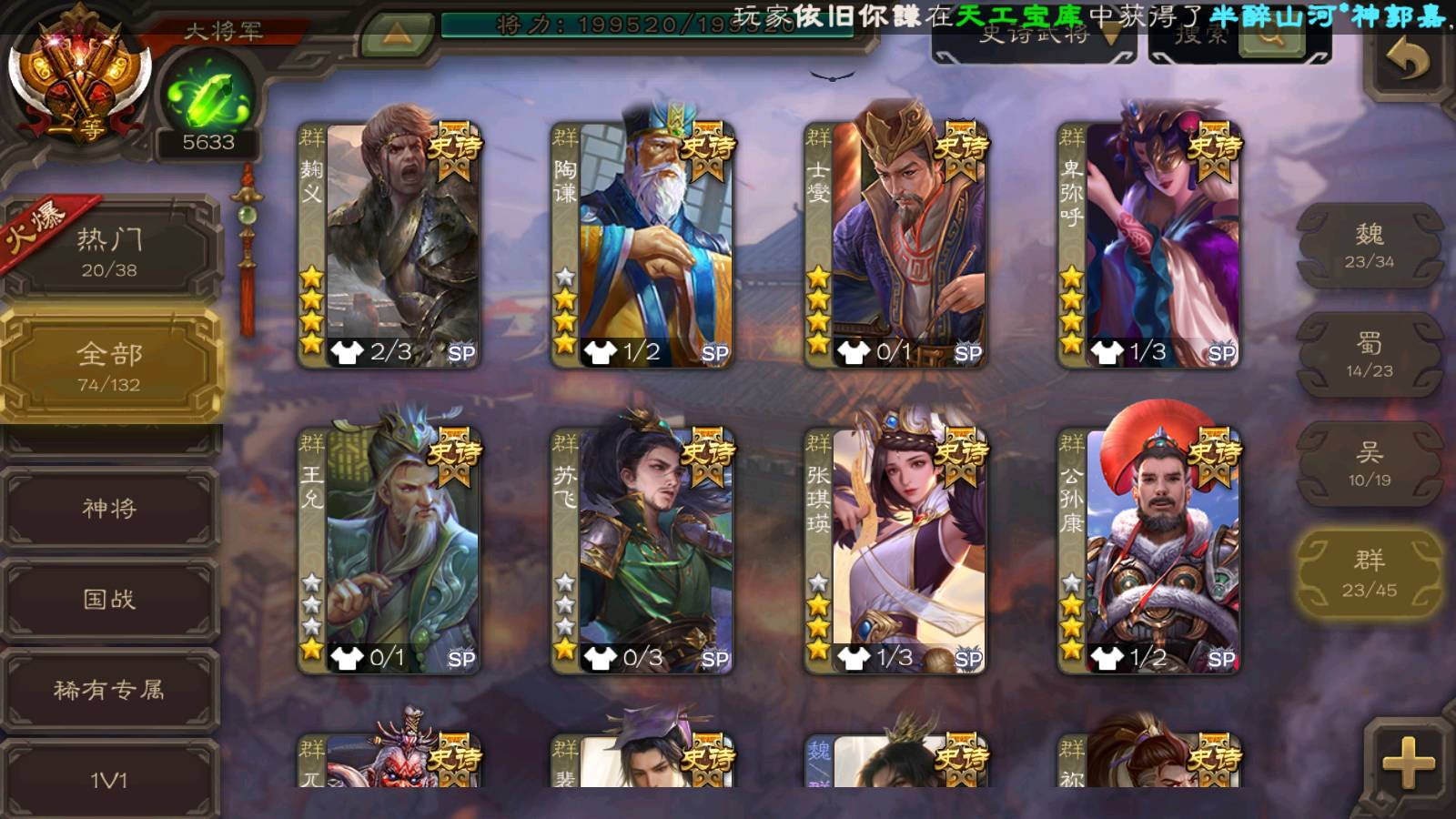1456x819 pixels.
Task: Select the 公孙康 hero card
Action: 1148,551
